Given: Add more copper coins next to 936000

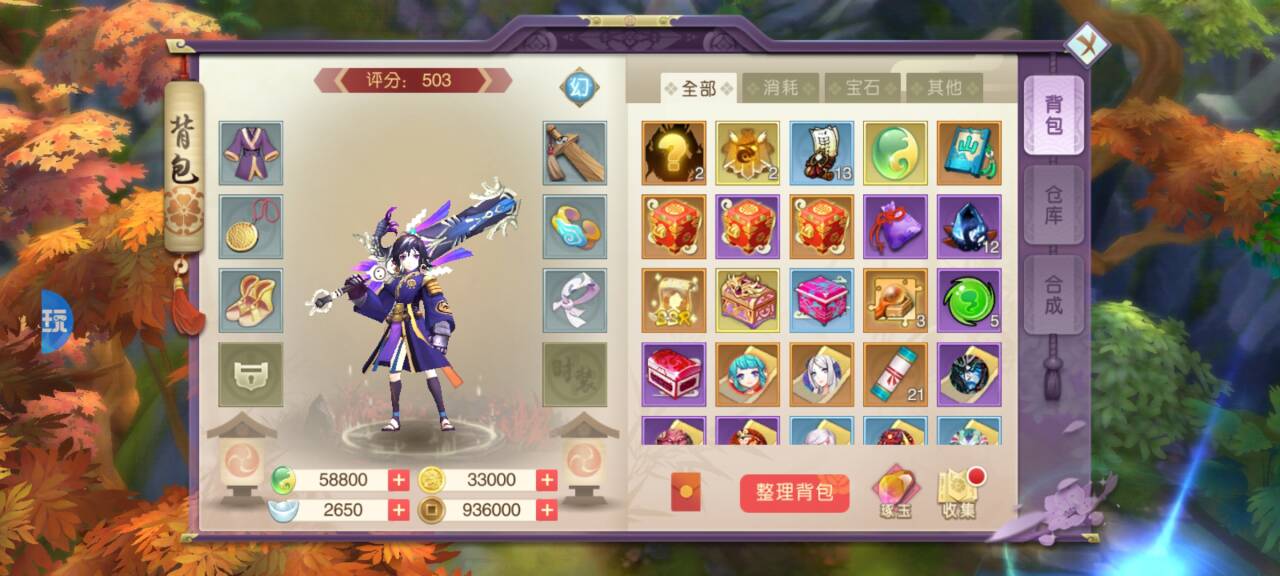Looking at the screenshot, I should click(547, 510).
